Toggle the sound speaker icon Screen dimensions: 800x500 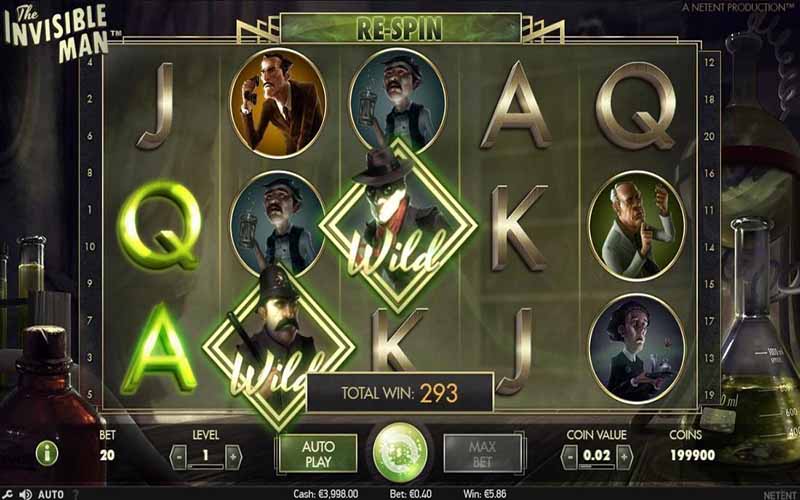tap(25, 494)
